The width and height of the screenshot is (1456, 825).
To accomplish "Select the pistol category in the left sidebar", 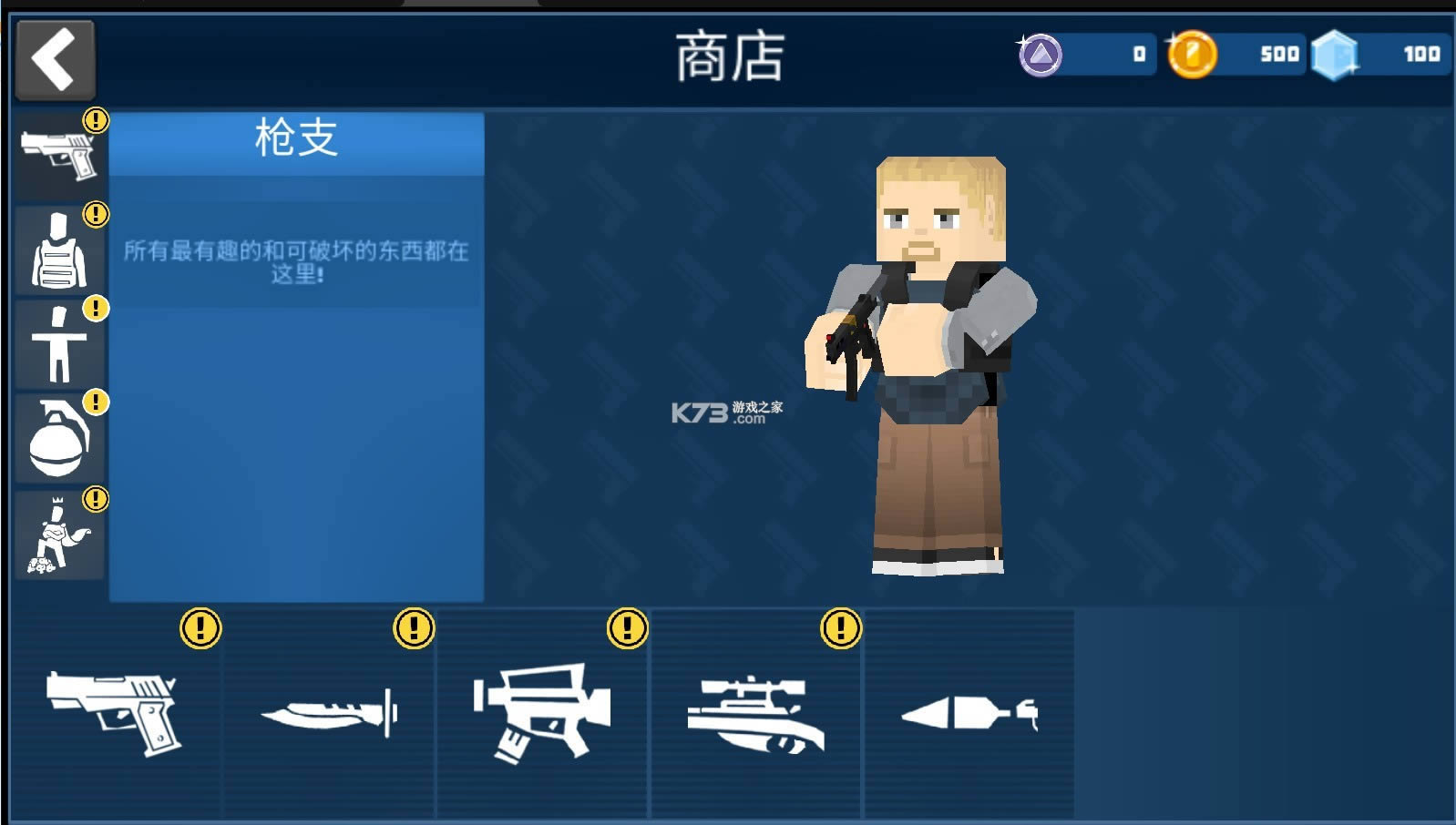I will point(58,155).
